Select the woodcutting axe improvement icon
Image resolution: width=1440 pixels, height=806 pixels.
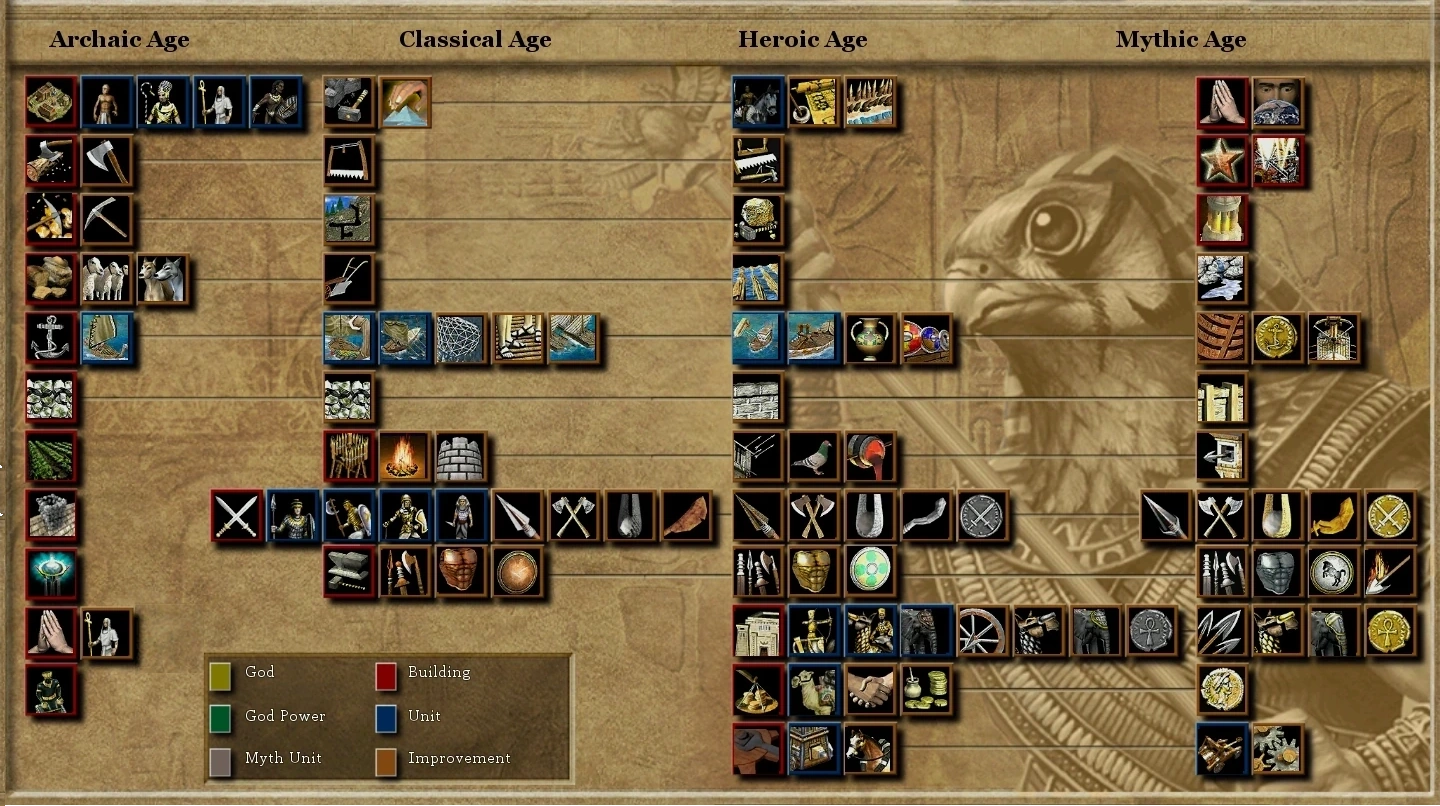107,161
